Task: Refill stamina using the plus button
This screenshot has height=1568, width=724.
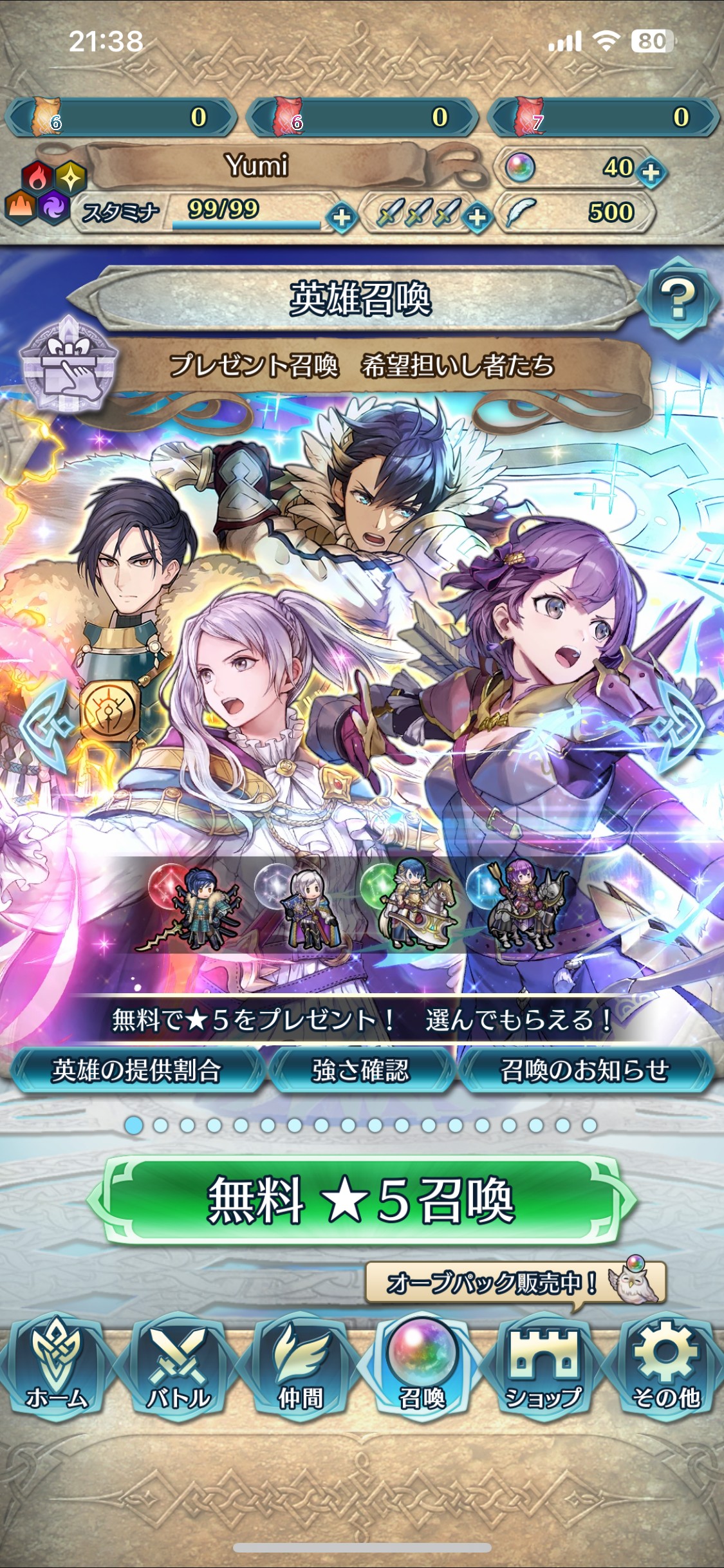Action: 342,218
